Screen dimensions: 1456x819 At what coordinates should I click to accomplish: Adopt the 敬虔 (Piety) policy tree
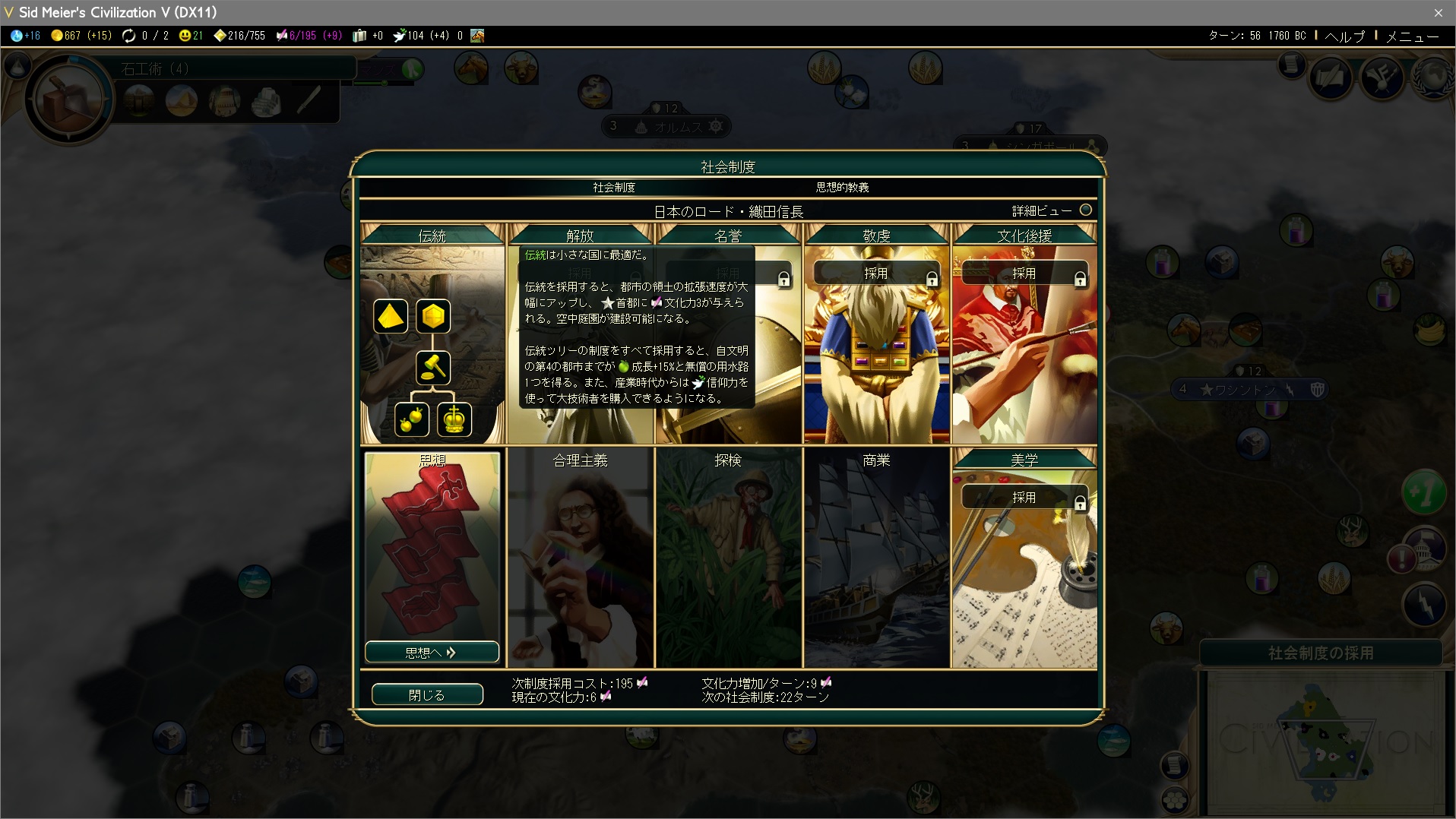pos(875,274)
